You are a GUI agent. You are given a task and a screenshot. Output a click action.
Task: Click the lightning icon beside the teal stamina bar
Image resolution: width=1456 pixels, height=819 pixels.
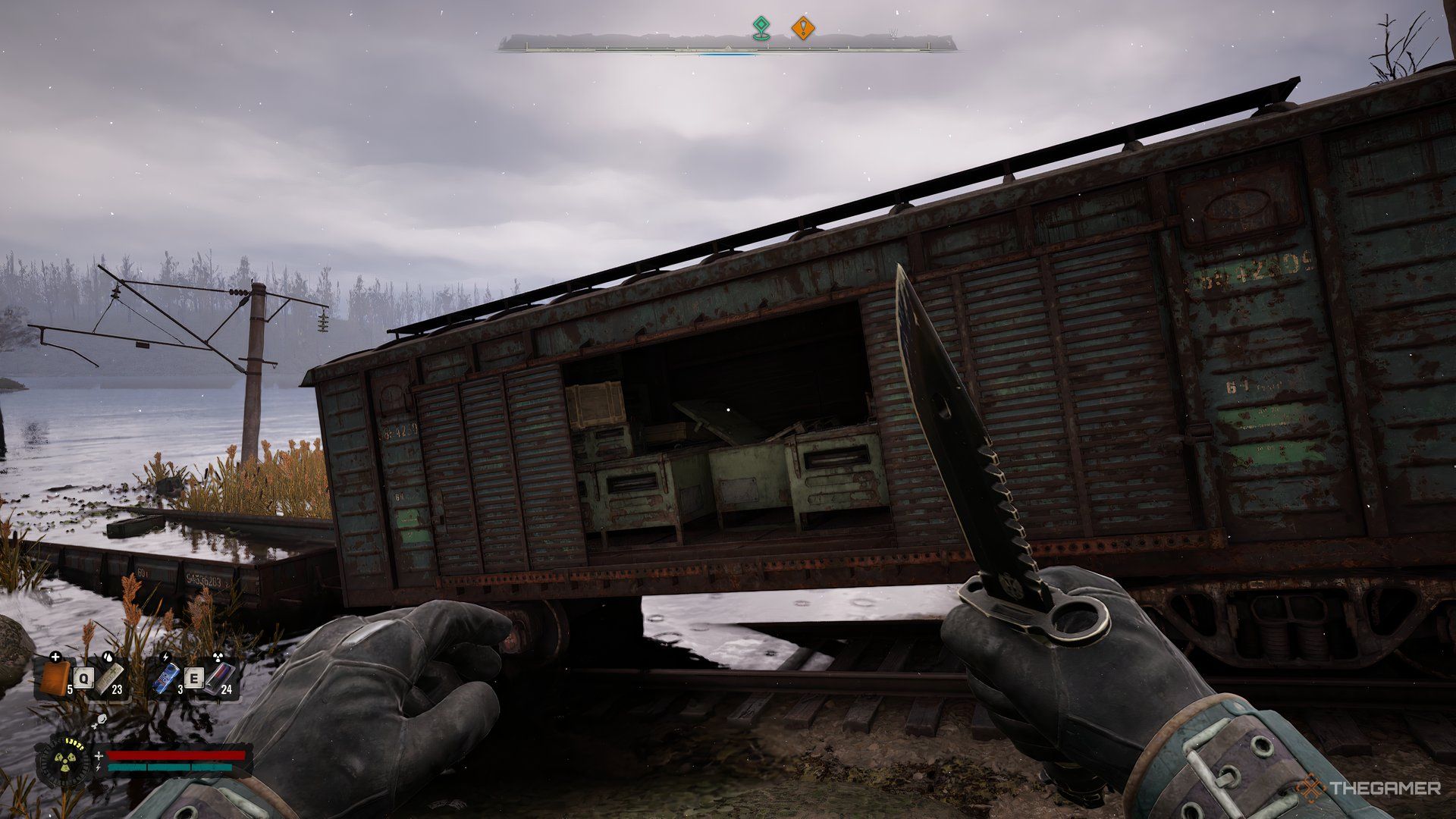pos(98,767)
